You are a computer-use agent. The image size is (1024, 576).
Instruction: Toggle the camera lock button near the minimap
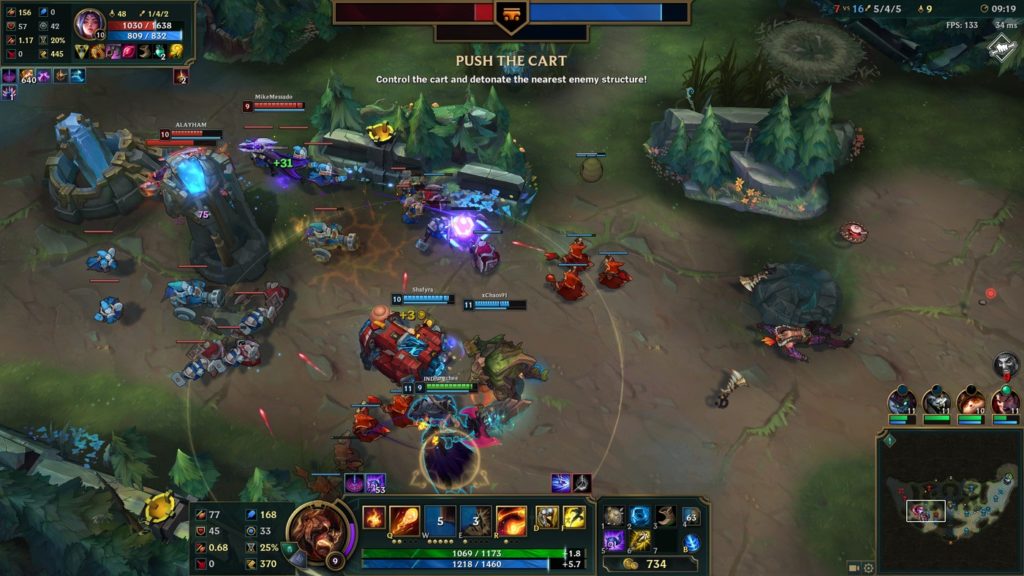point(854,567)
